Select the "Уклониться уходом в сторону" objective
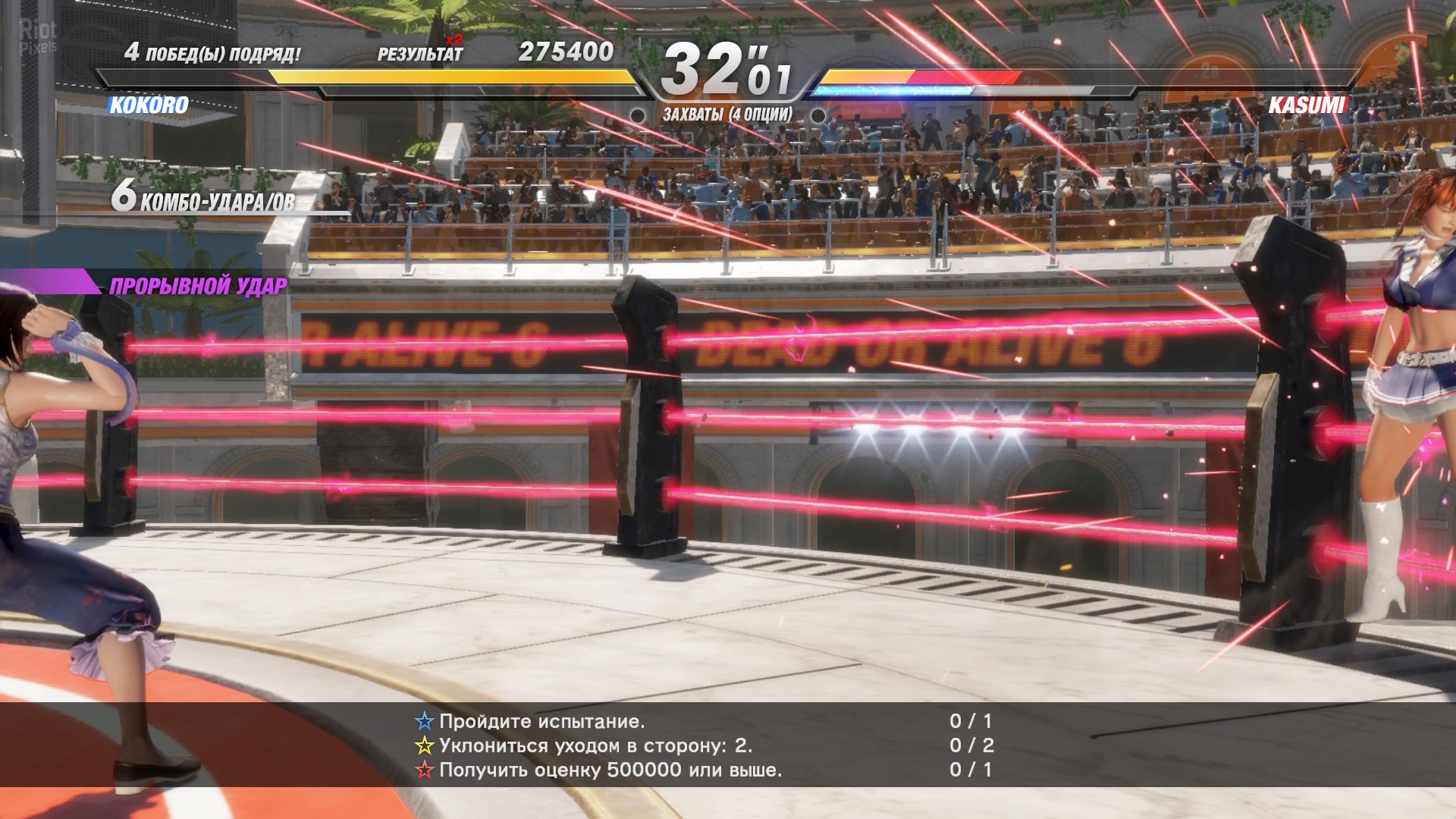The image size is (1456, 819). (x=595, y=745)
